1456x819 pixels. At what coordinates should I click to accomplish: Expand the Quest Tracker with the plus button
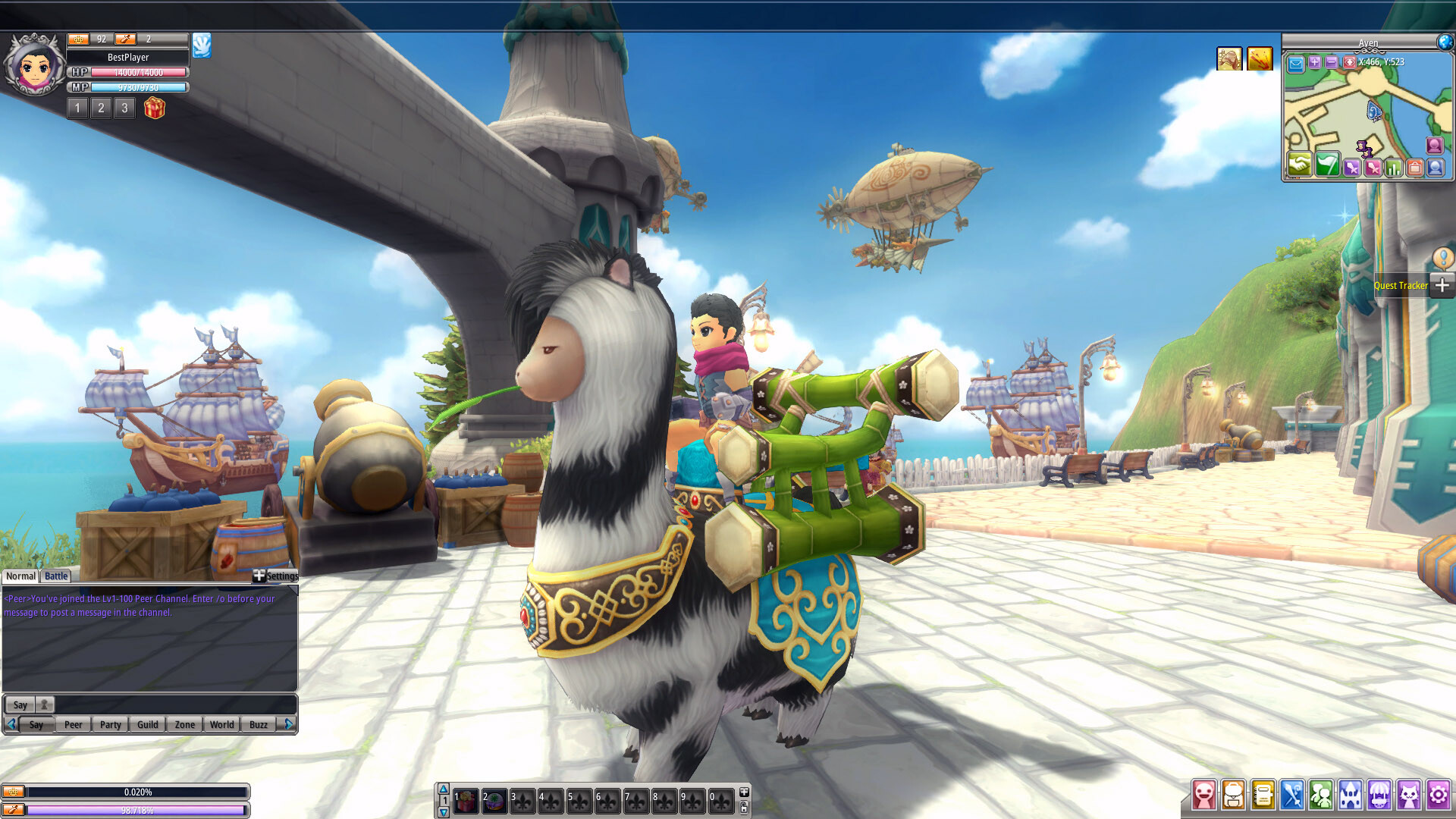(x=1442, y=285)
